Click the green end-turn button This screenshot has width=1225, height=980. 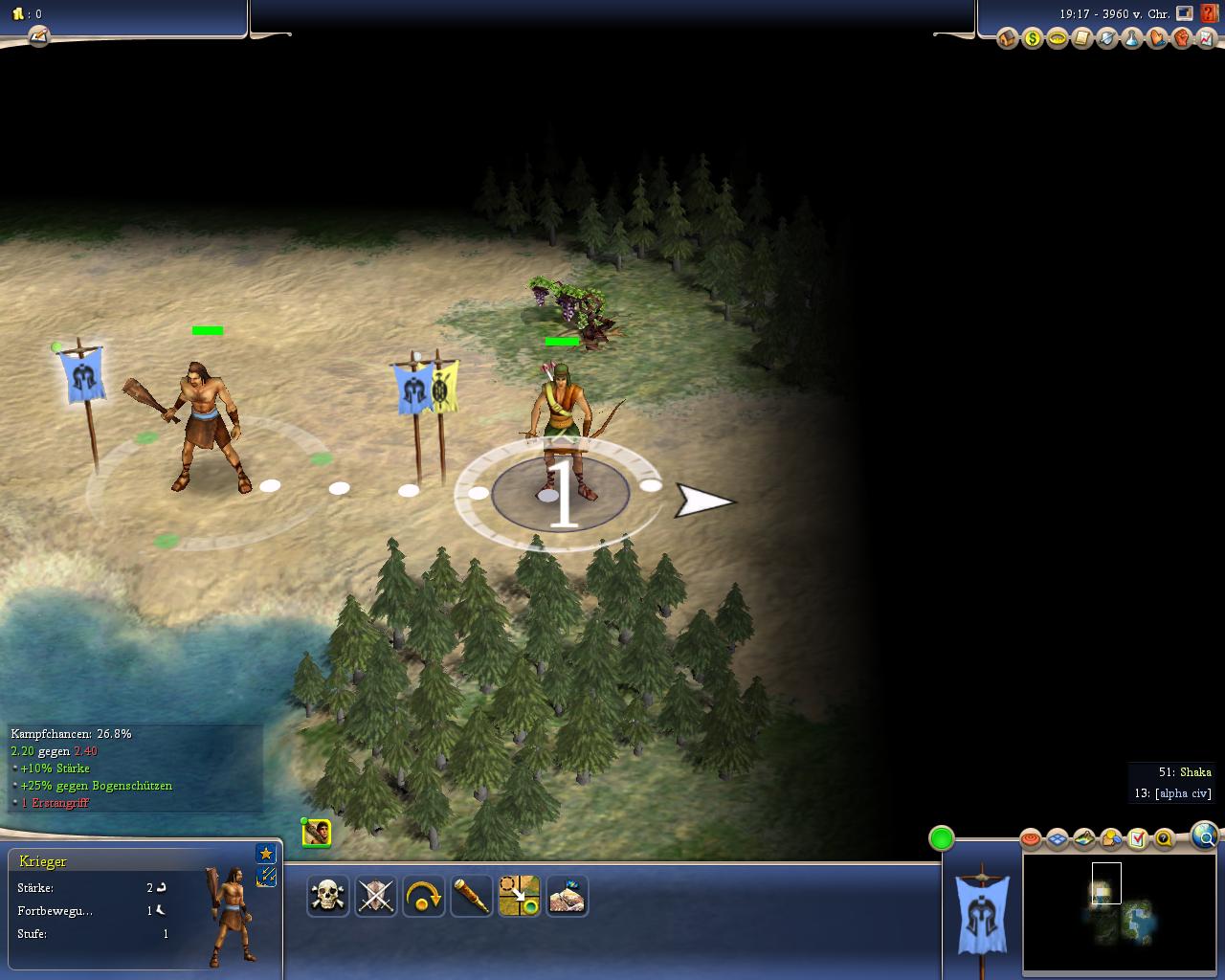(x=942, y=838)
